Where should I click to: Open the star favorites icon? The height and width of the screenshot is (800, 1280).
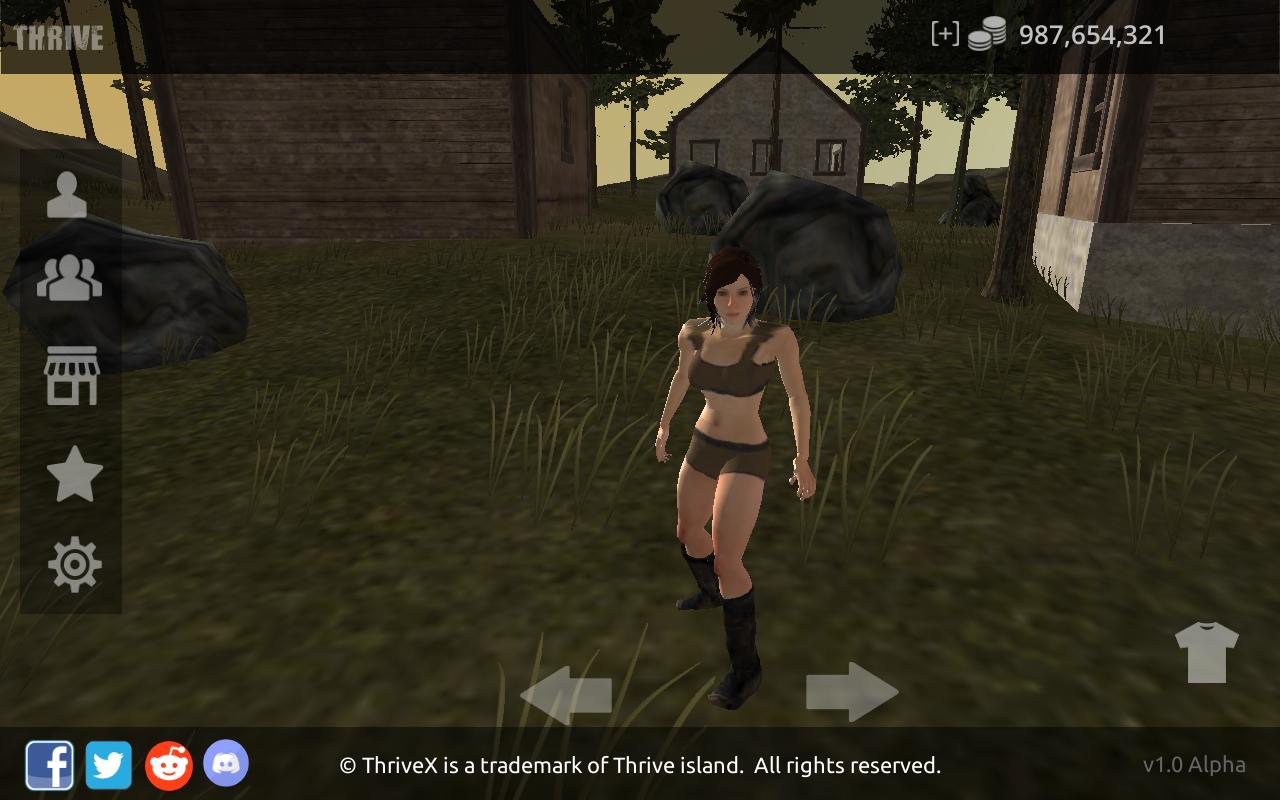click(75, 474)
